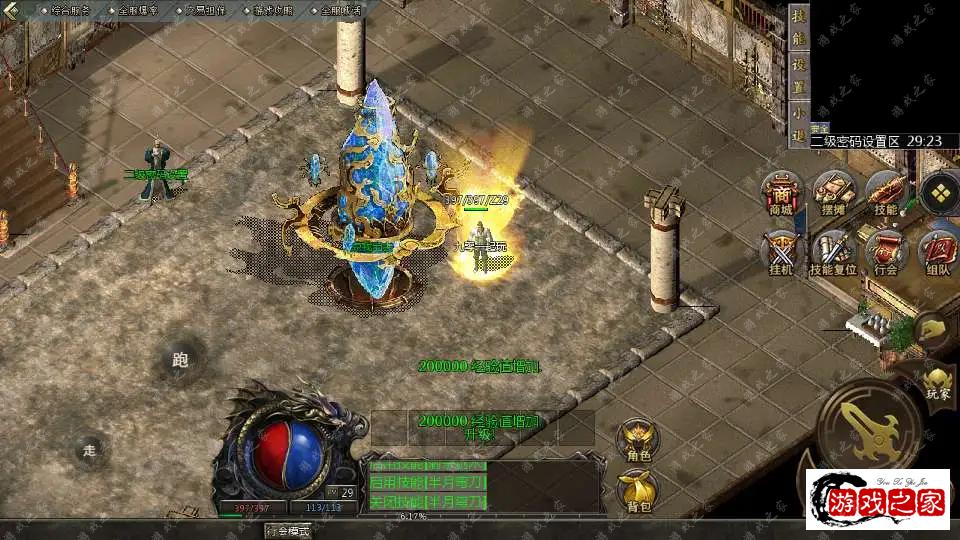Screen dimensions: 960x540
Task: Open the 技能 vertical side tab
Action: [798, 31]
